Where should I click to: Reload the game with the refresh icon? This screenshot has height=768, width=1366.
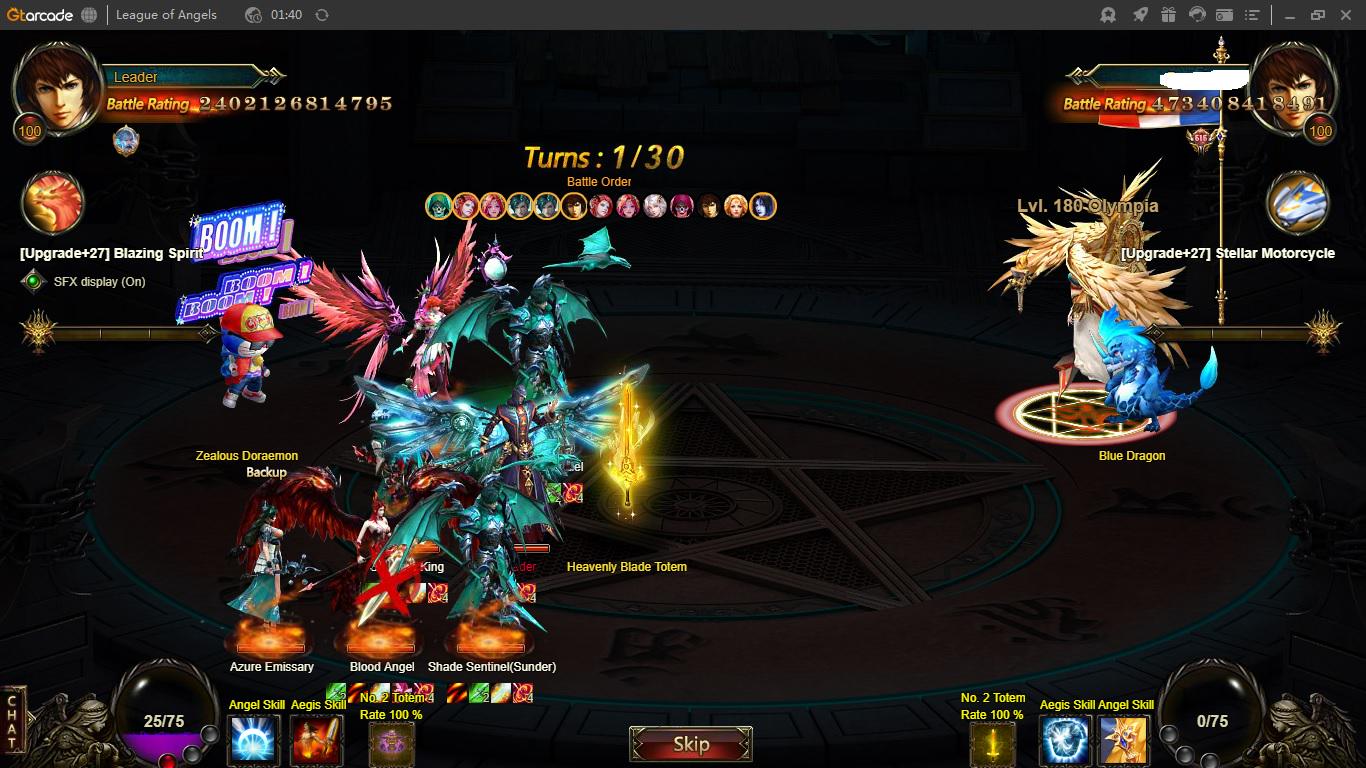[321, 15]
